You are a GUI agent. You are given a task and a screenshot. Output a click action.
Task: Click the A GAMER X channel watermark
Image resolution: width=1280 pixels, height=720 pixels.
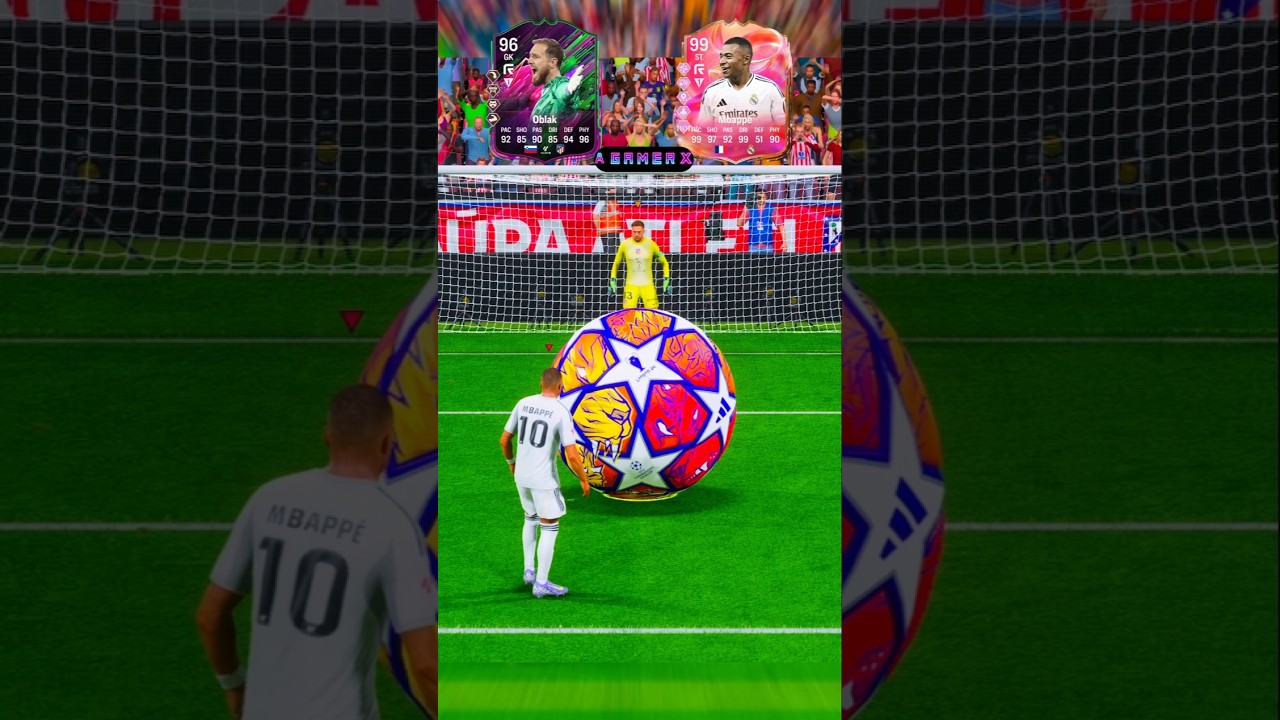click(x=643, y=159)
